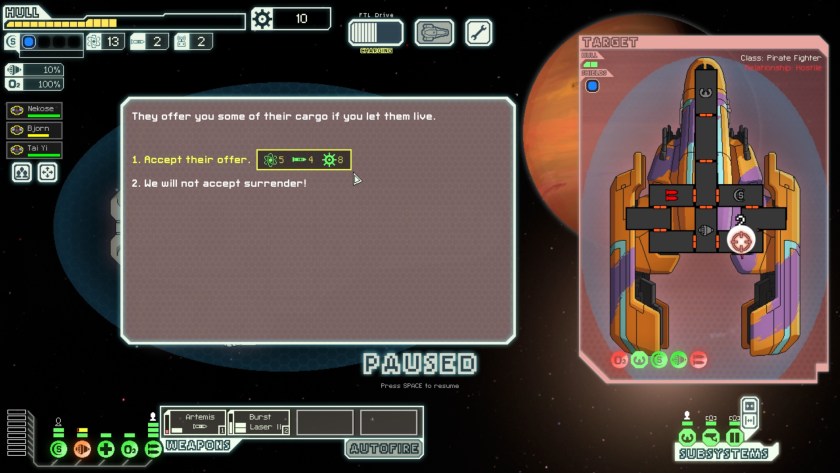Screen dimensions: 840x473
Task: Open the ship overview screen
Action: [x=434, y=33]
